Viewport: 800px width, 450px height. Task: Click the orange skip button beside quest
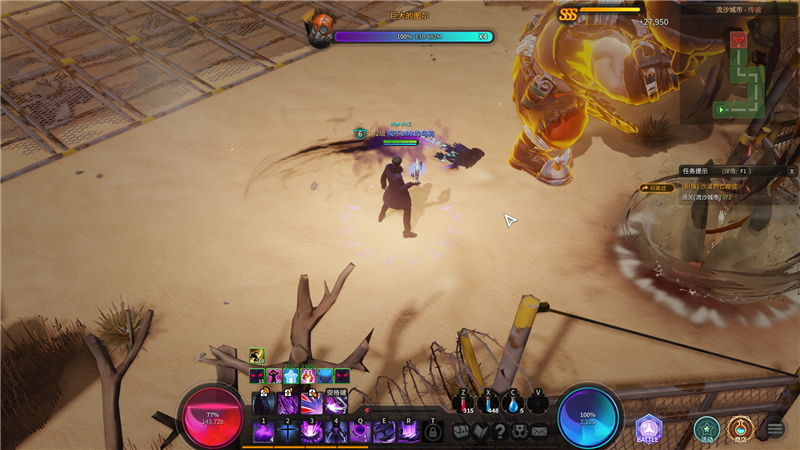coord(657,187)
